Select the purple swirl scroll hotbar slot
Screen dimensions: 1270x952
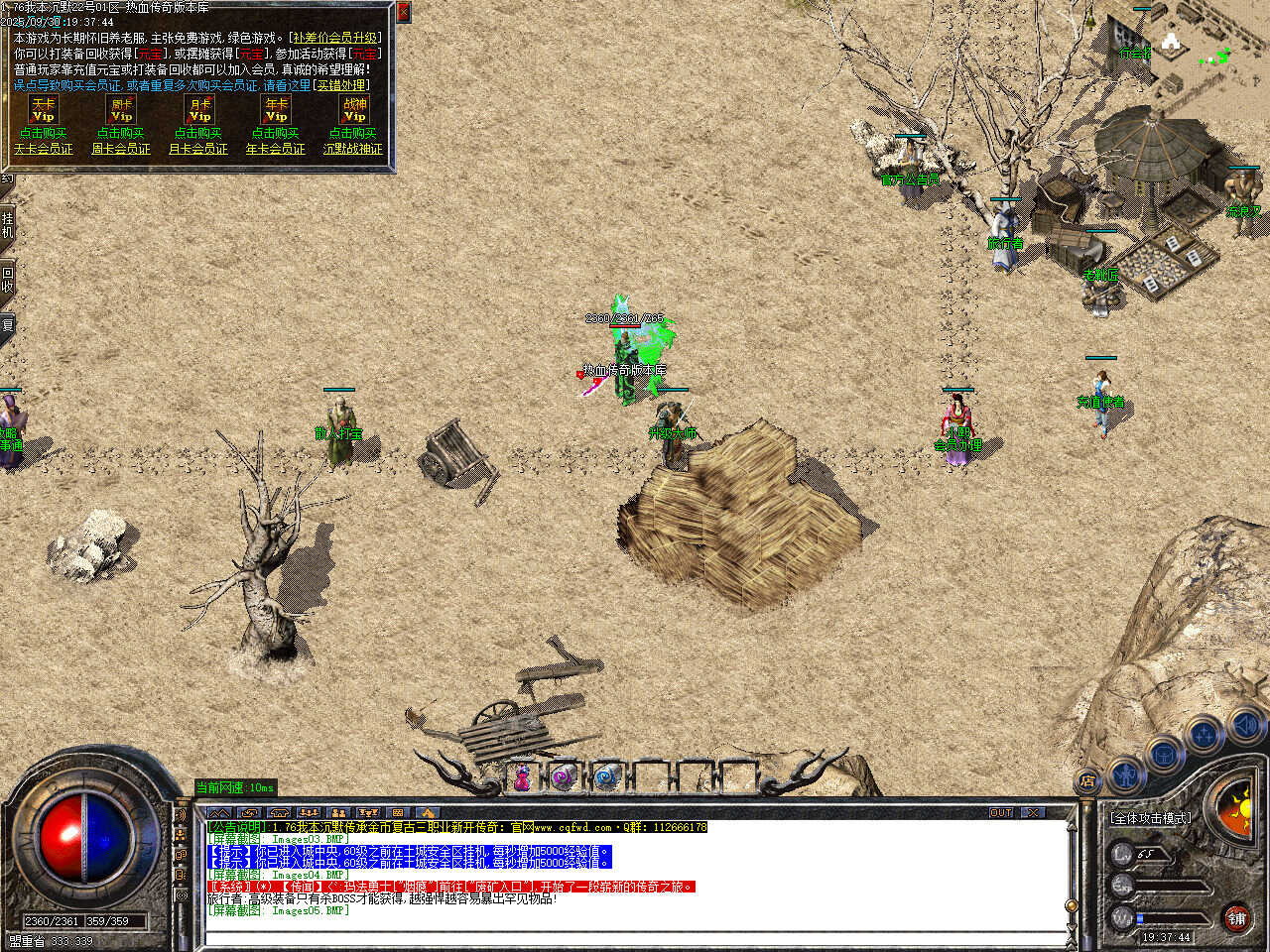[564, 777]
